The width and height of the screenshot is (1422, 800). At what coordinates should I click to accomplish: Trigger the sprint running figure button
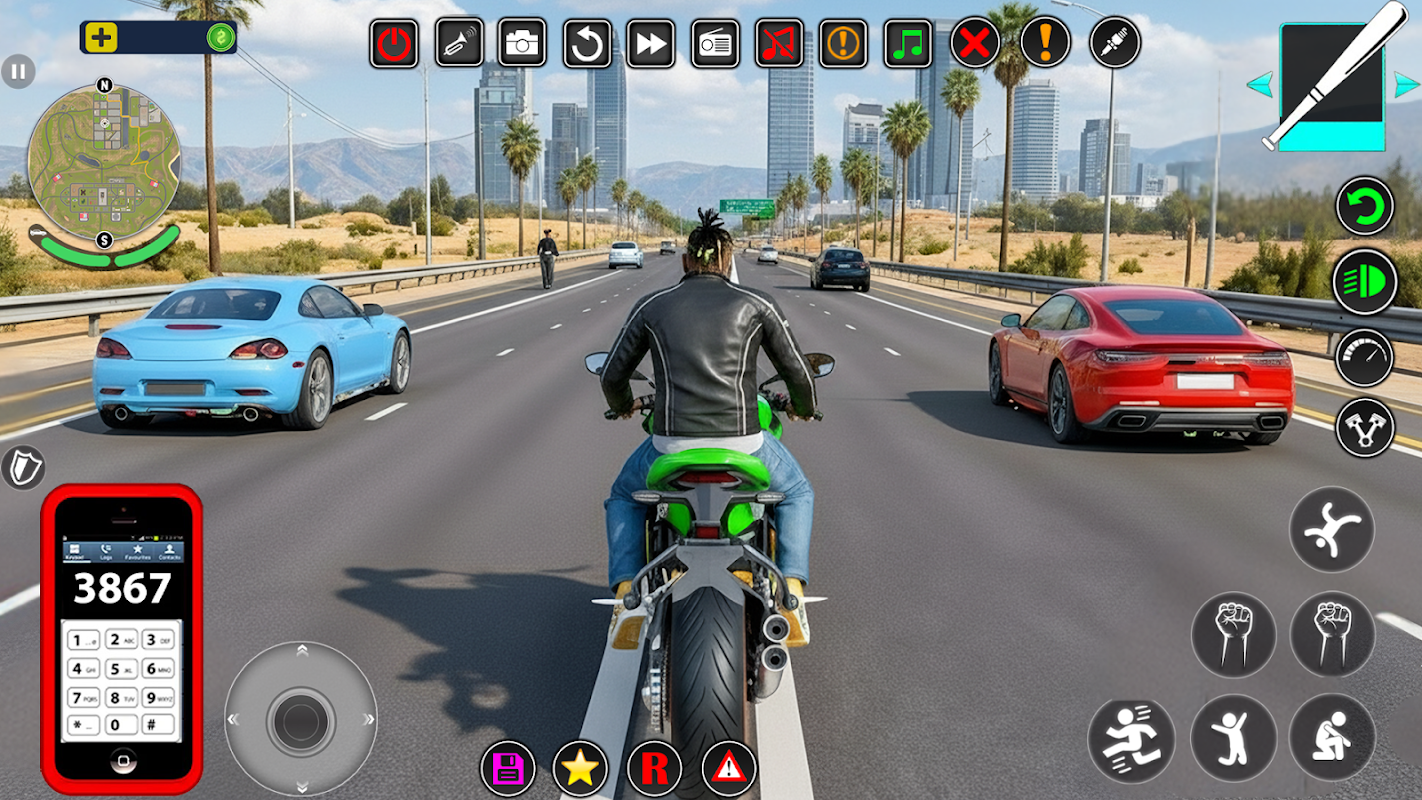coord(1131,740)
